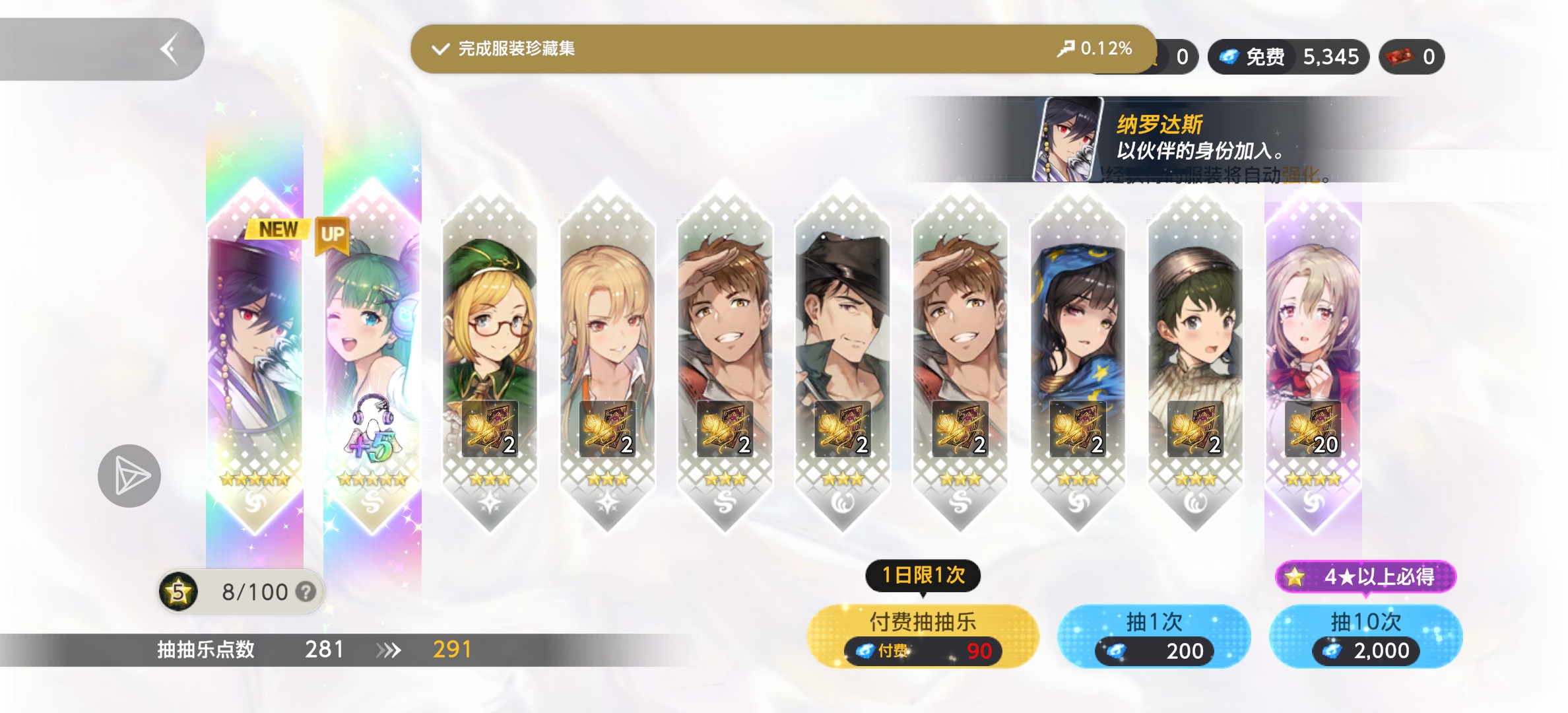The width and height of the screenshot is (1568, 713).
Task: Click the share arrow button
Action: [129, 475]
